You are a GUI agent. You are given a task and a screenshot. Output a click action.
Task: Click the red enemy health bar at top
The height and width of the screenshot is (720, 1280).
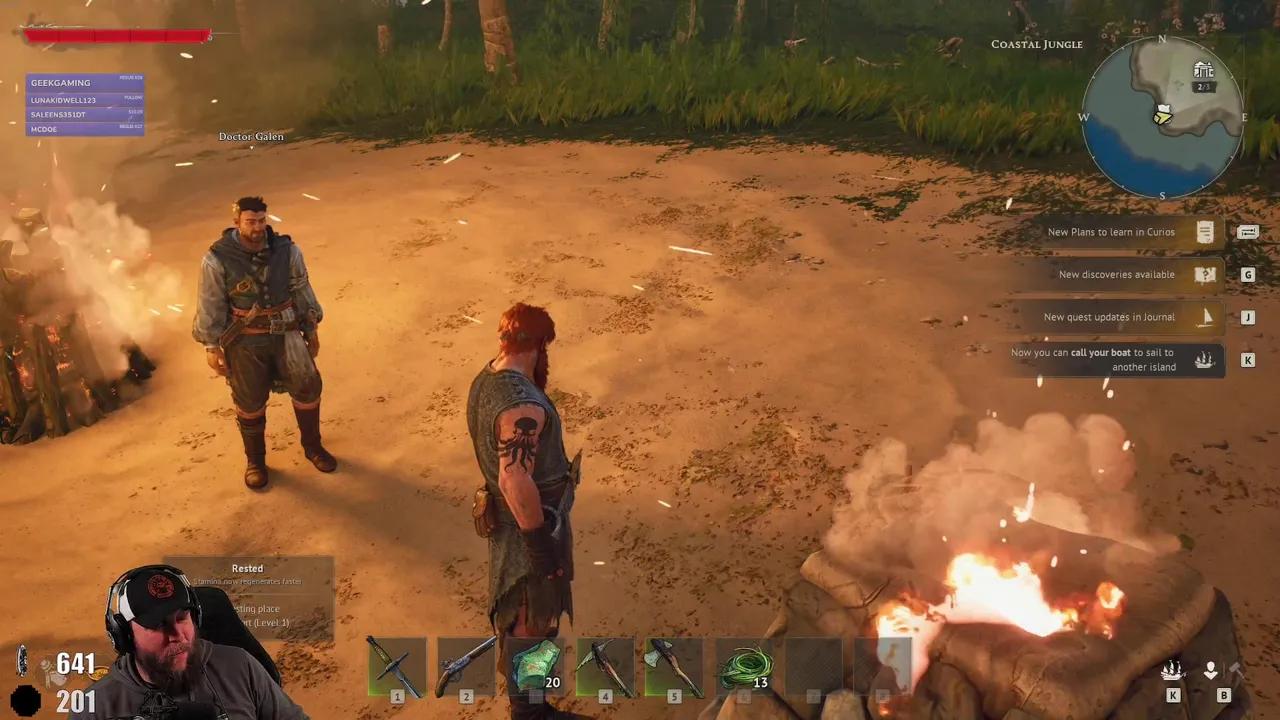pos(115,36)
